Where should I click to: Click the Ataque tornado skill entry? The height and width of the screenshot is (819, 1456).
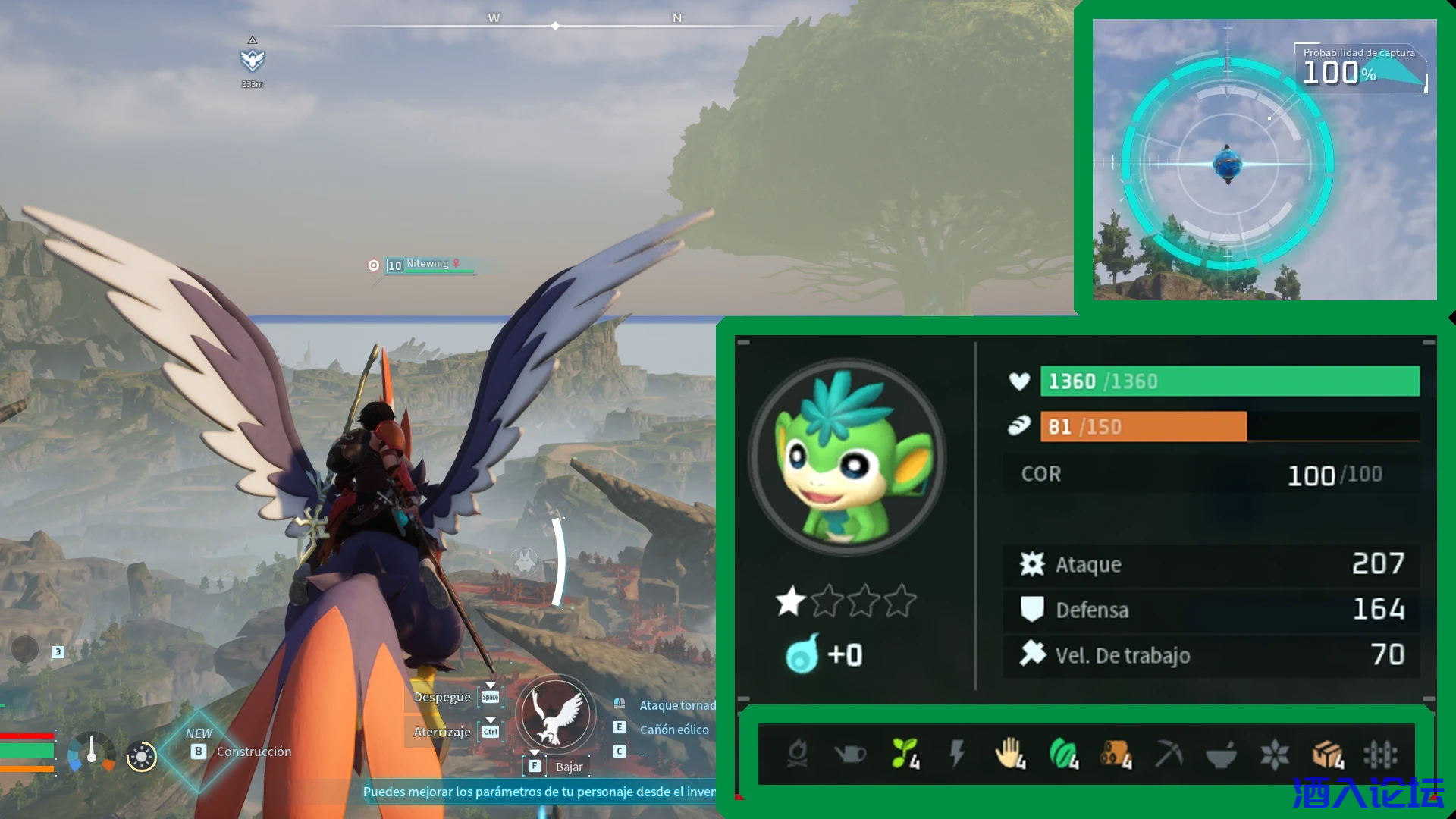[676, 705]
